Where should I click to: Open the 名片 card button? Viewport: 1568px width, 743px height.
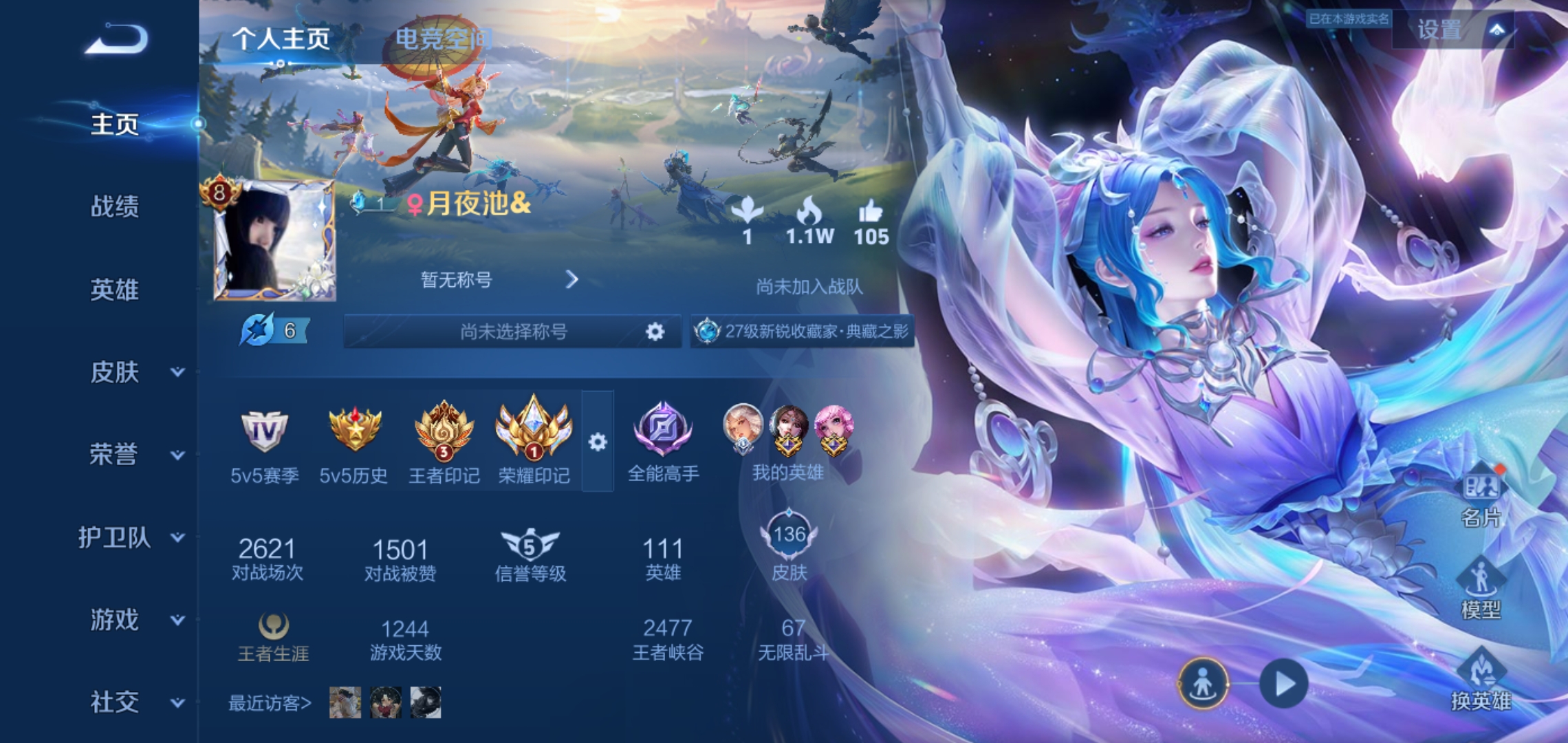(x=1481, y=499)
